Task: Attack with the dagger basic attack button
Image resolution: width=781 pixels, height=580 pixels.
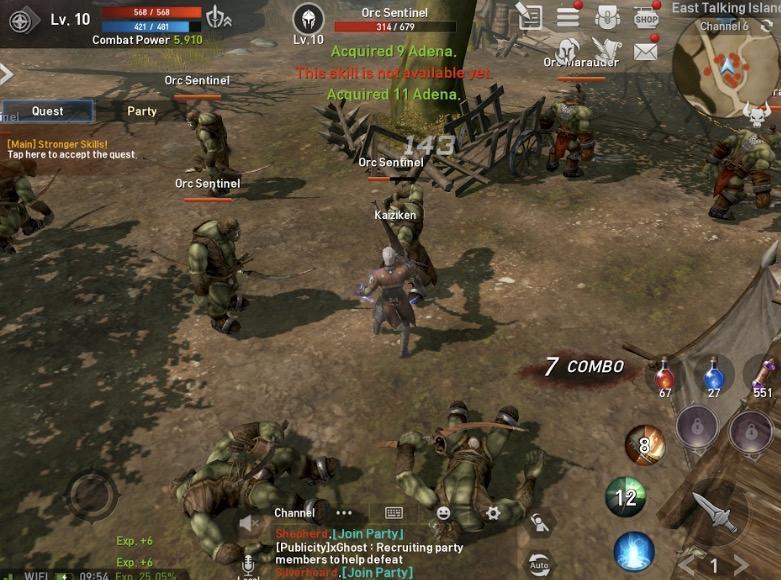Action: click(716, 512)
